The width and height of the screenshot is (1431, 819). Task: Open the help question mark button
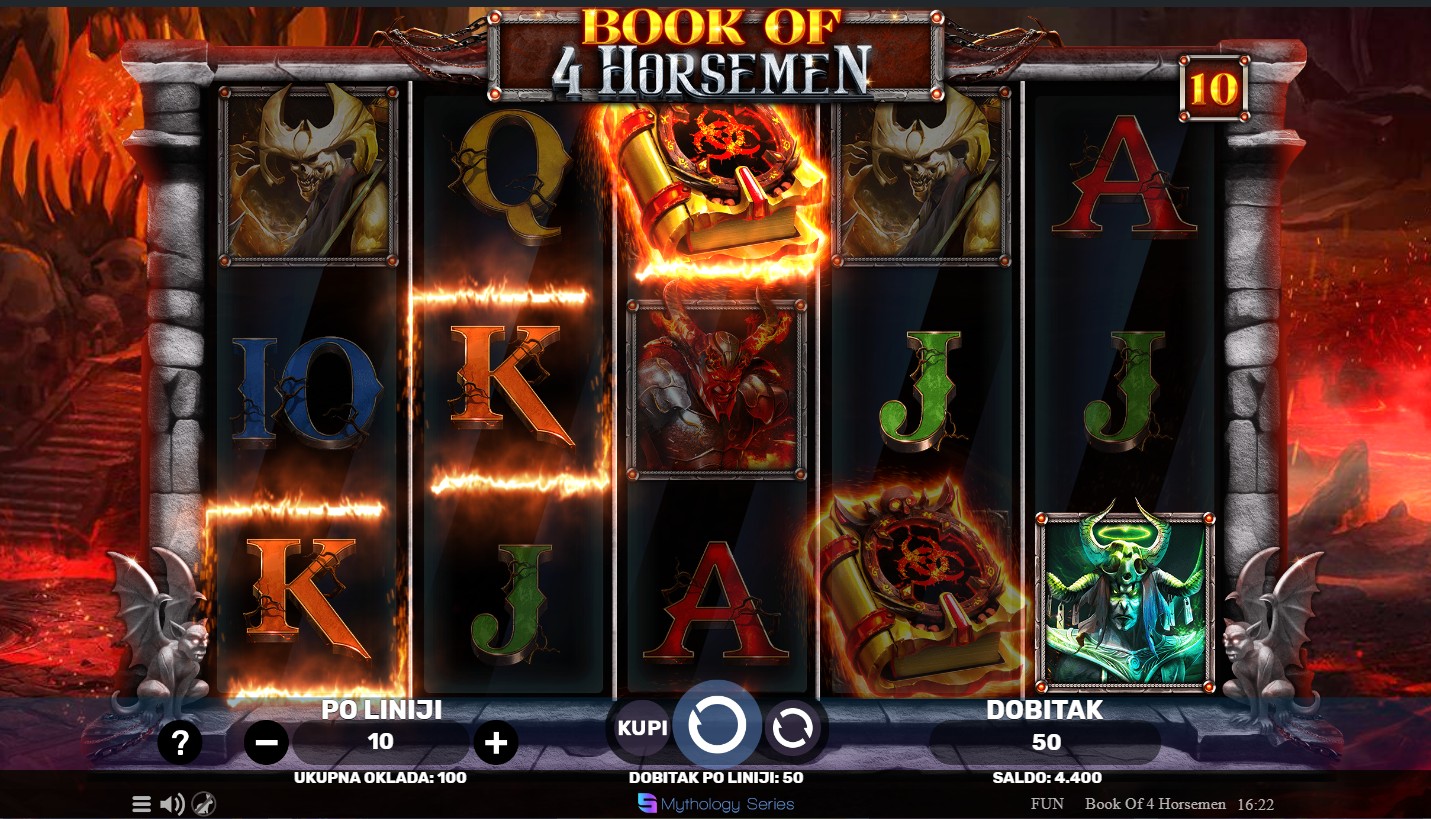pos(180,743)
